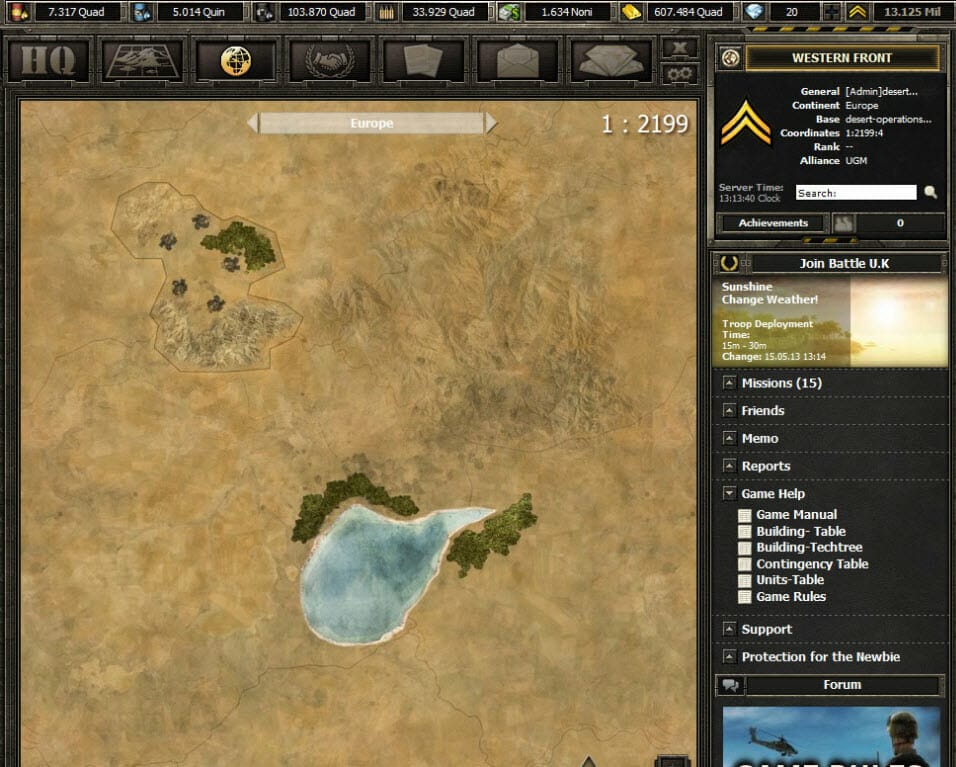This screenshot has height=767, width=956.
Task: Select the previous continent arrow beside Europe
Action: (x=253, y=123)
